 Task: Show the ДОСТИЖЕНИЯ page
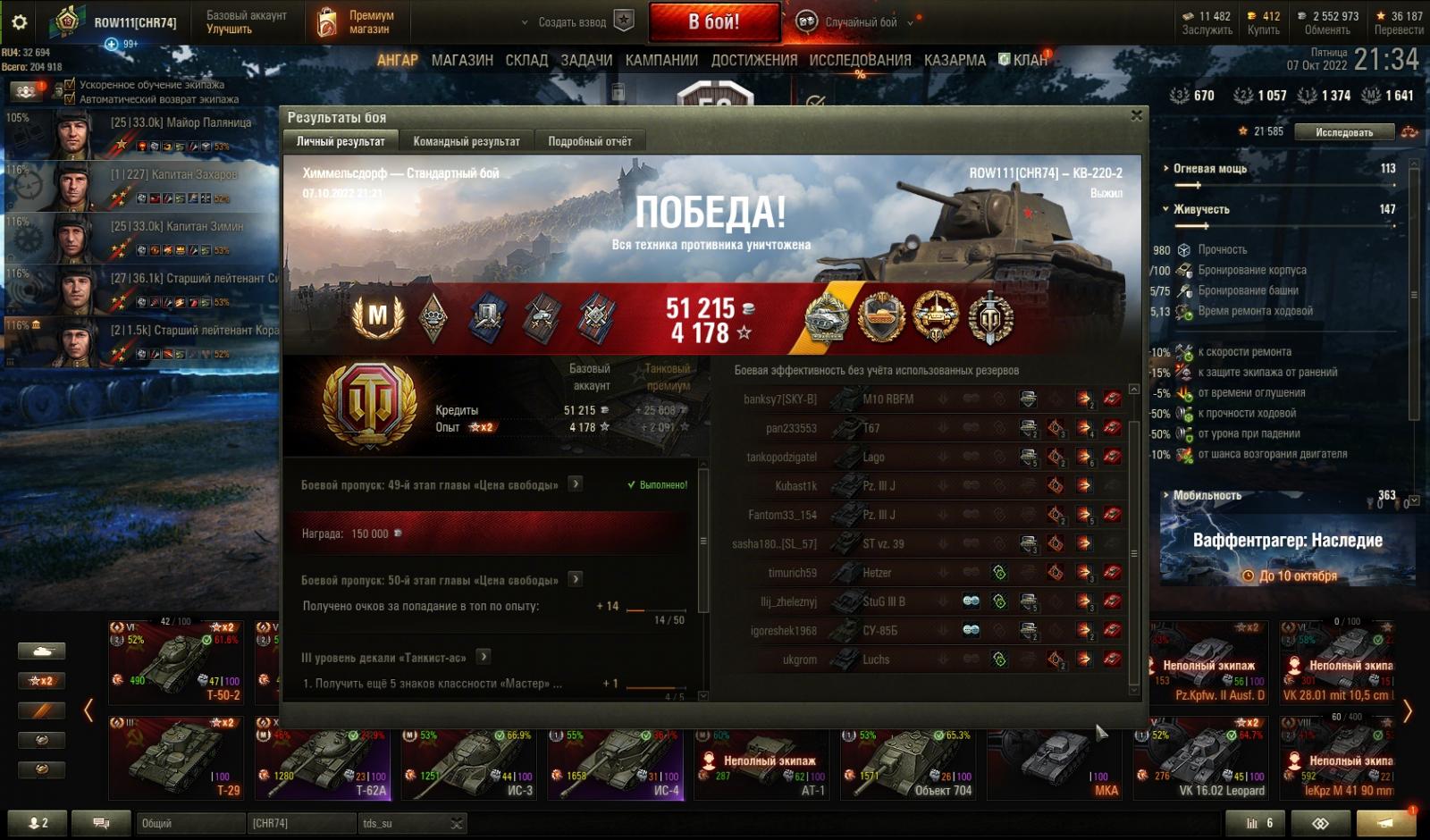coord(753,60)
